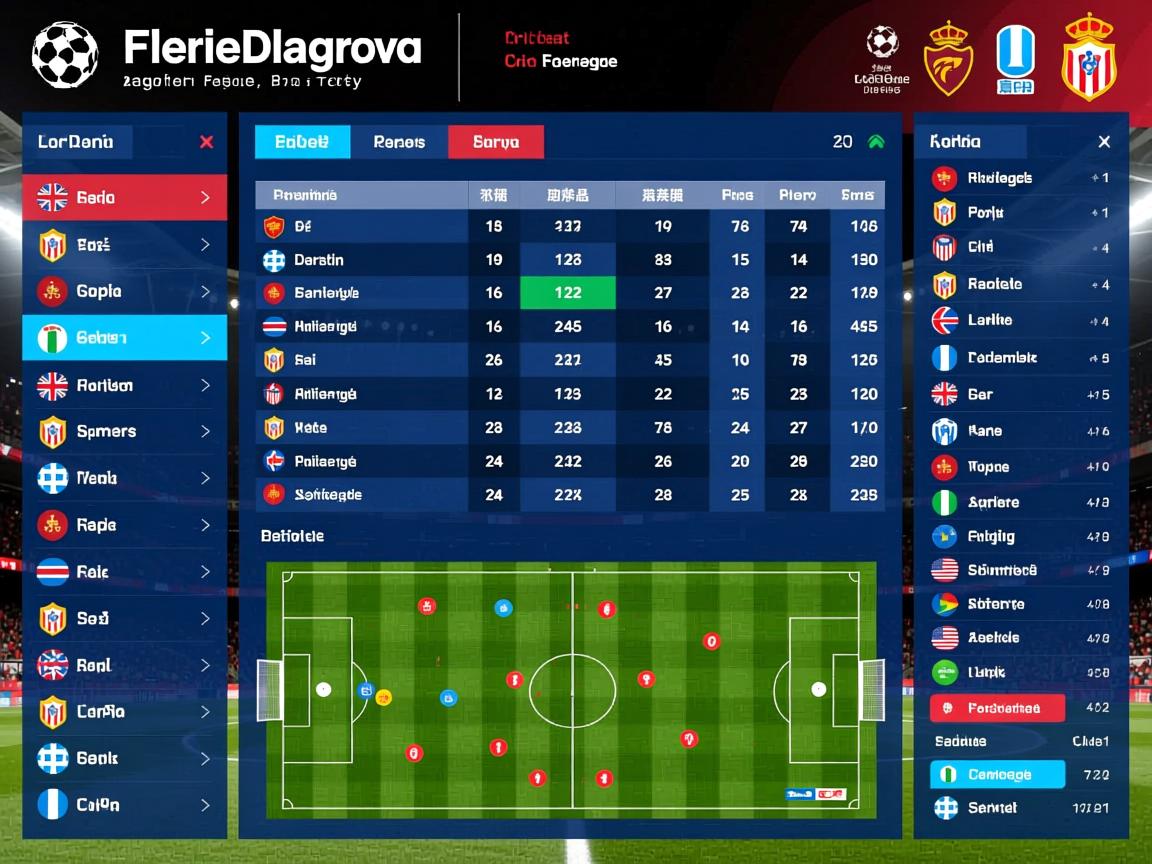Image resolution: width=1152 pixels, height=864 pixels.
Task: Click the red Fordoneea button
Action: (x=997, y=708)
